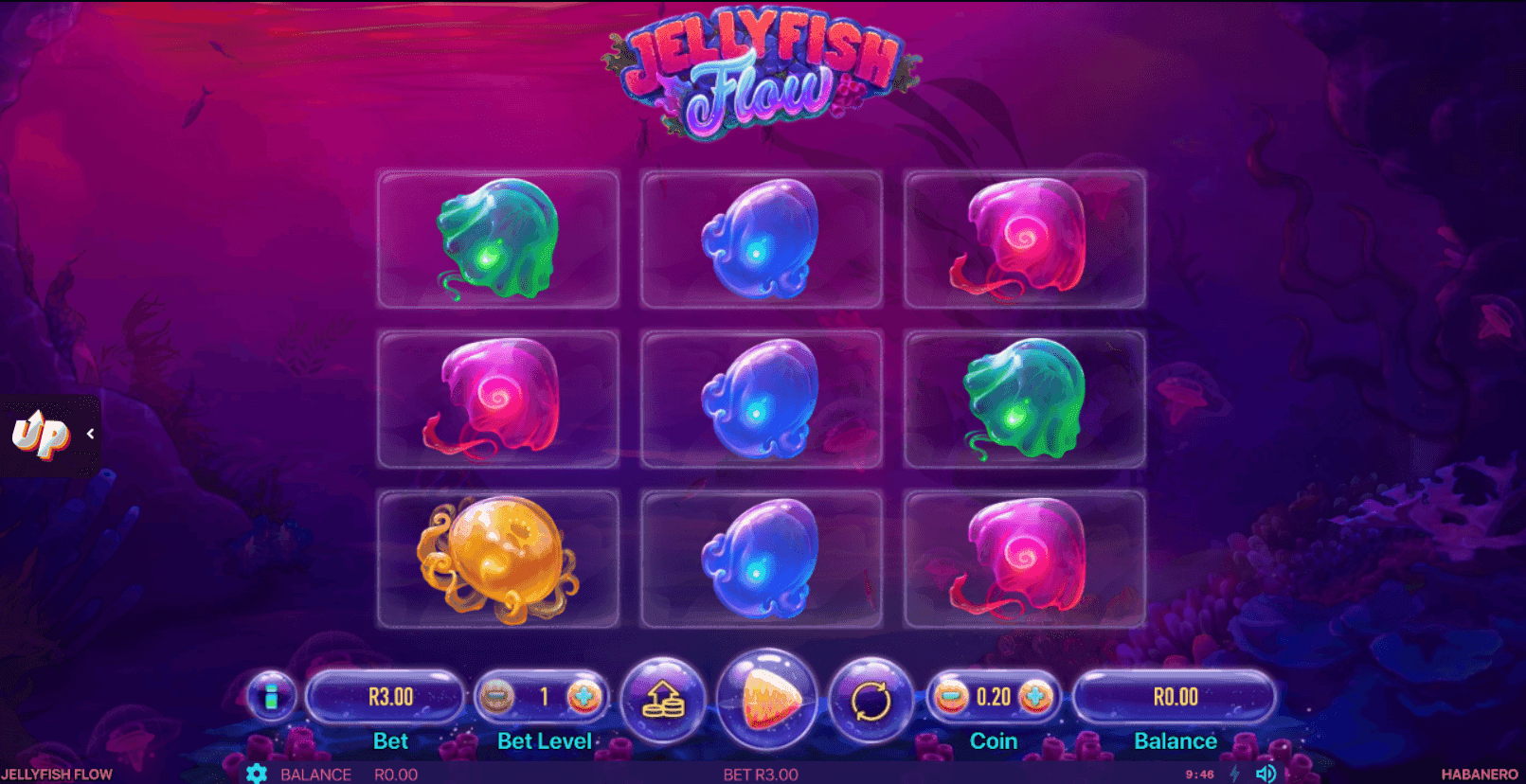The width and height of the screenshot is (1526, 784).
Task: Enable fast play with the lightning icon
Action: tap(1236, 774)
